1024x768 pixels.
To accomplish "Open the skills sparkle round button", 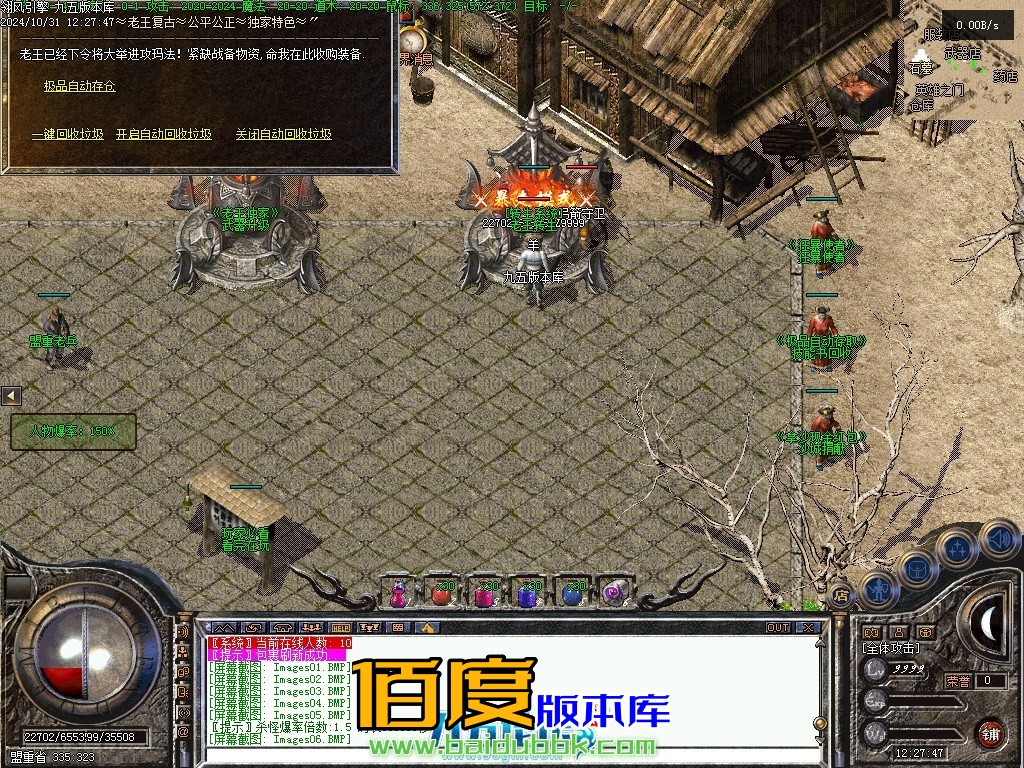I will [957, 548].
